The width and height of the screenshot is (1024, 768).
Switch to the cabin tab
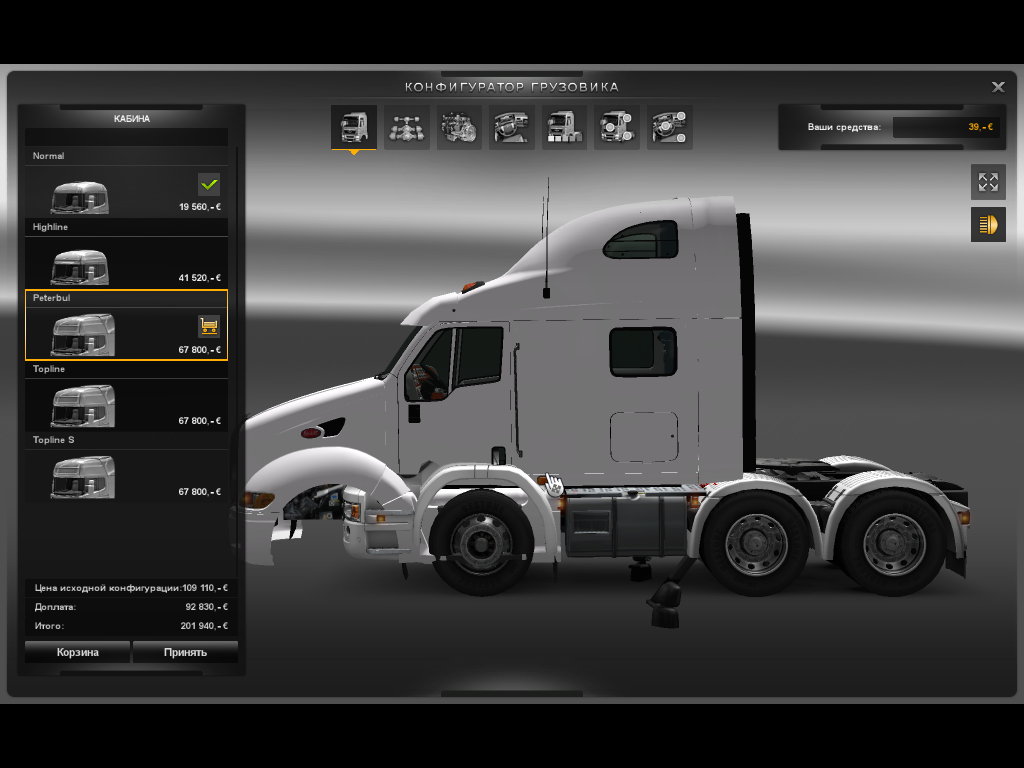pyautogui.click(x=354, y=127)
